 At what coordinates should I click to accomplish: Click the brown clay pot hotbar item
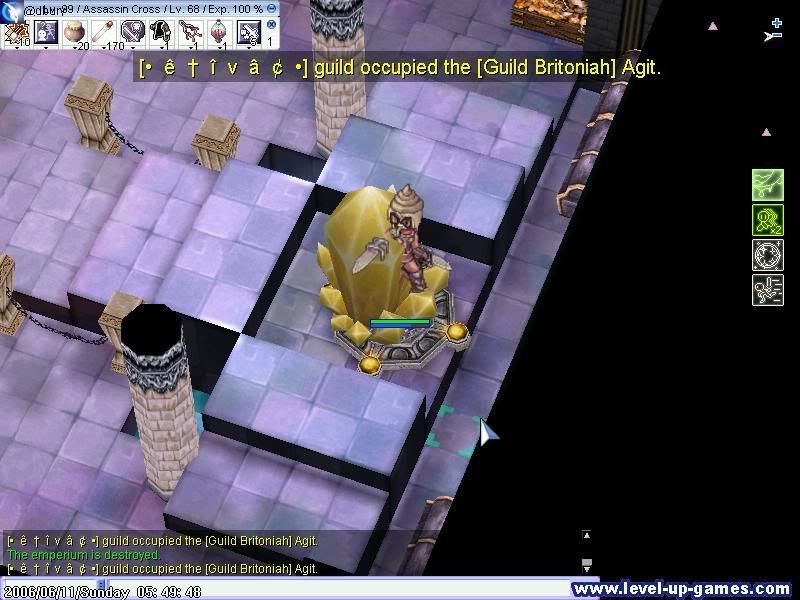pyautogui.click(x=74, y=32)
